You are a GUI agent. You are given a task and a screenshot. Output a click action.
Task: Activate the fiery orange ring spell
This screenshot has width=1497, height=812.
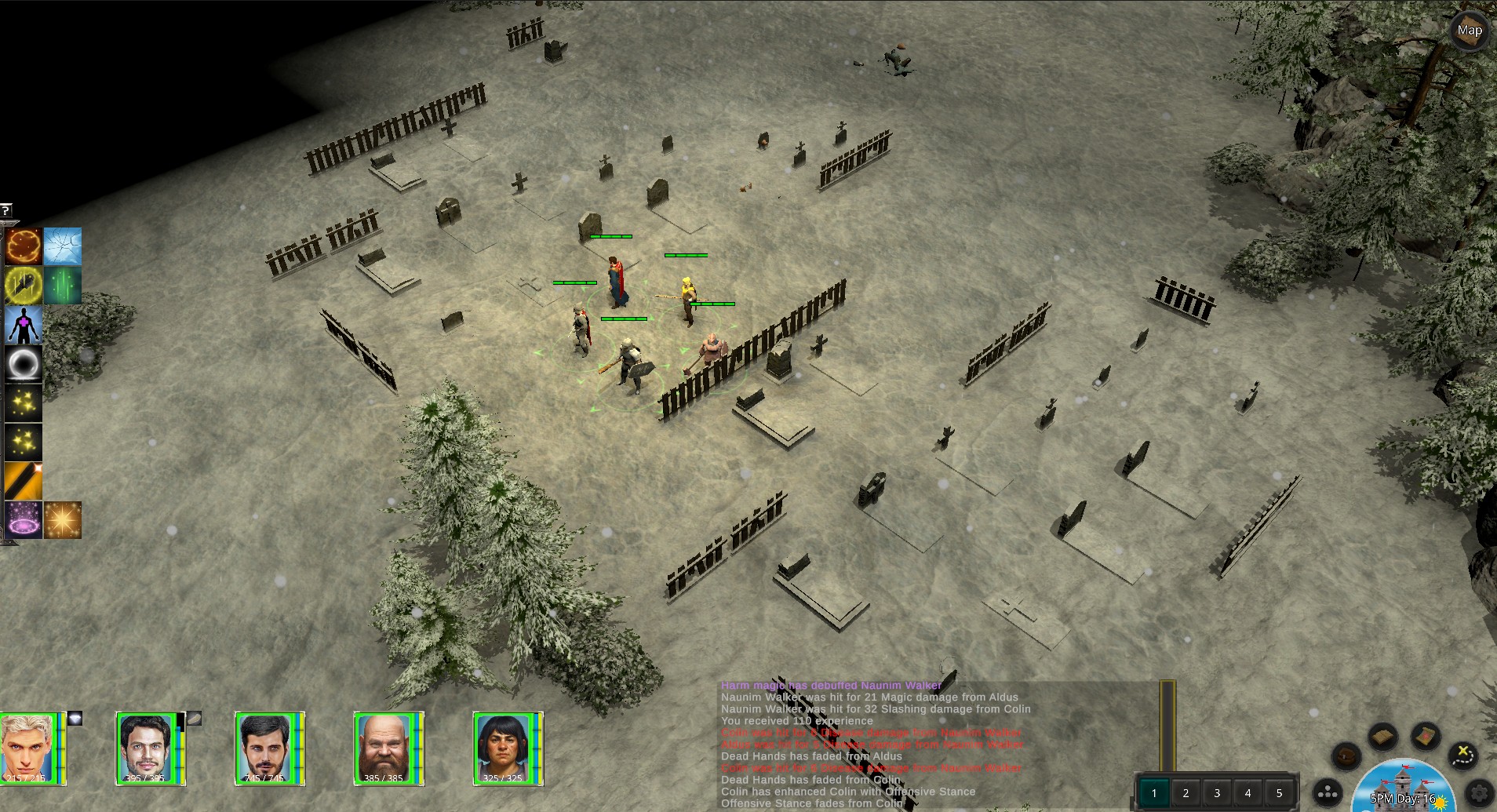pos(24,246)
